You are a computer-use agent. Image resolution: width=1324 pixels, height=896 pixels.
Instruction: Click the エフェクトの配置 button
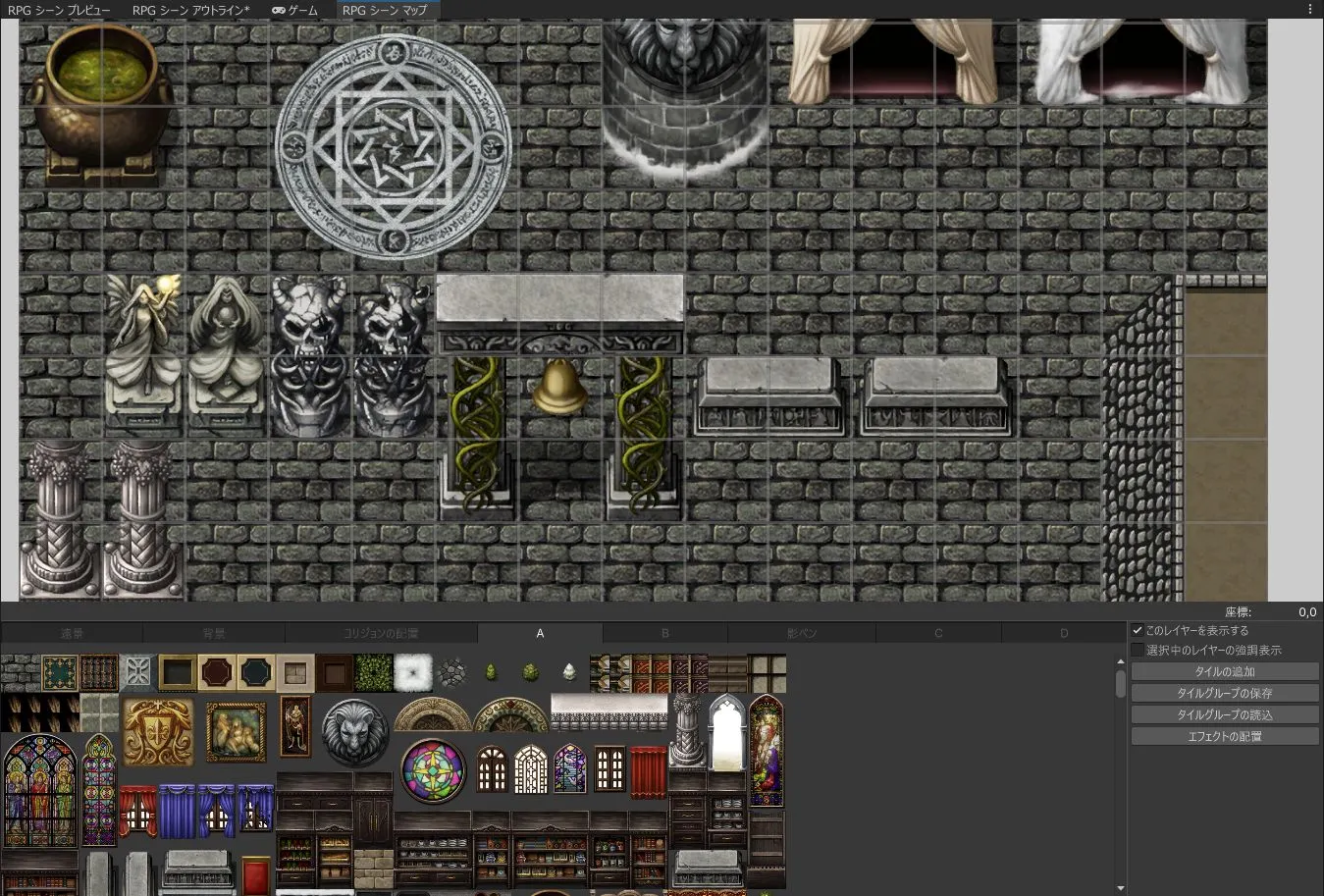click(x=1224, y=736)
